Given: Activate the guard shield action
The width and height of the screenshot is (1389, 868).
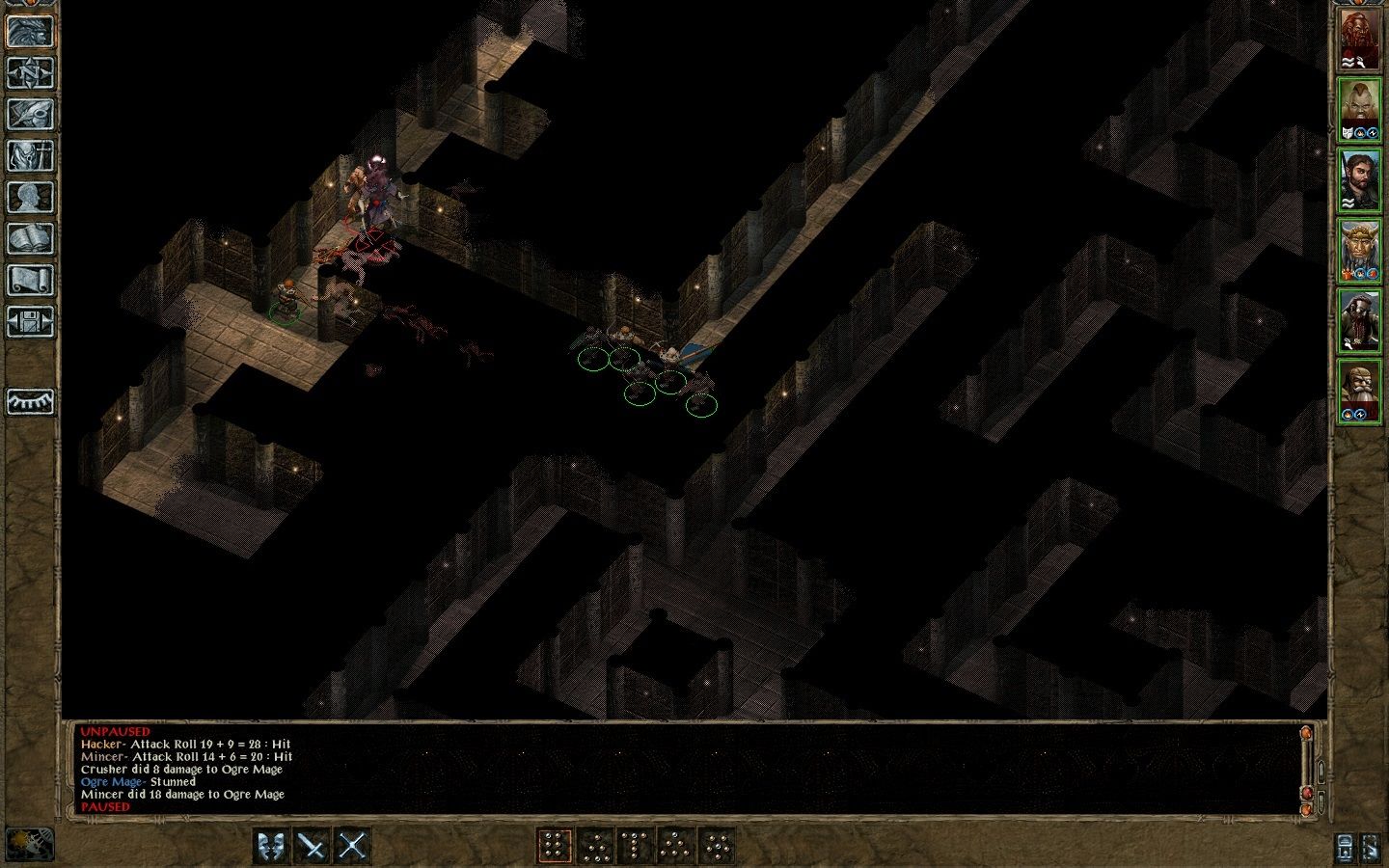Looking at the screenshot, I should pyautogui.click(x=273, y=846).
